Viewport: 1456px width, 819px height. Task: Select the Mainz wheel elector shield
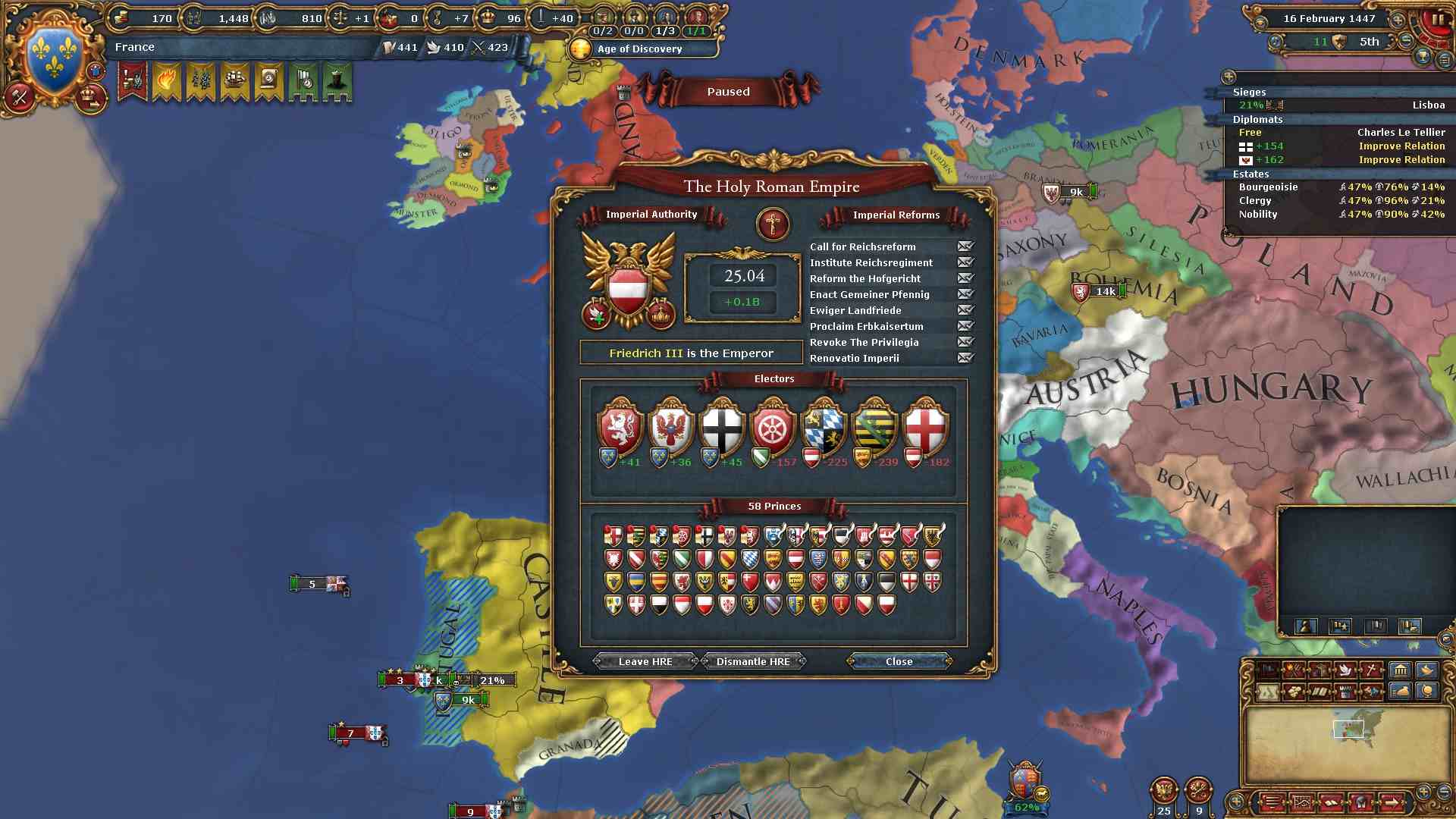[772, 428]
